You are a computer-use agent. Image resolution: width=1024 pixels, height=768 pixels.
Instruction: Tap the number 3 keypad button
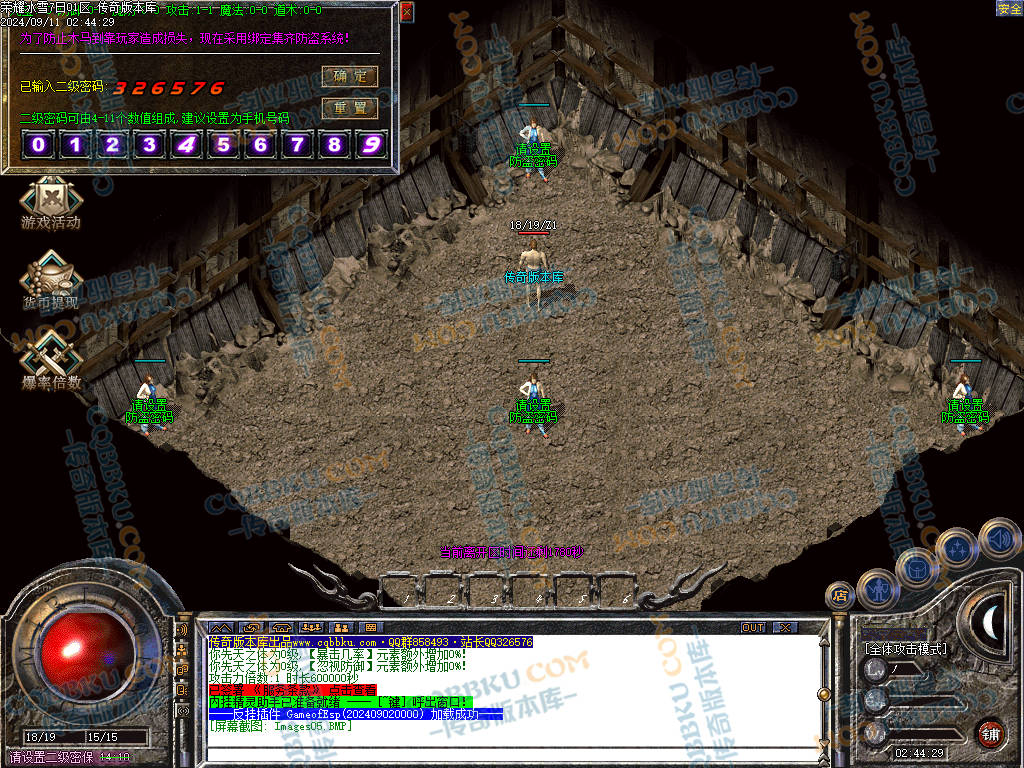coord(150,145)
